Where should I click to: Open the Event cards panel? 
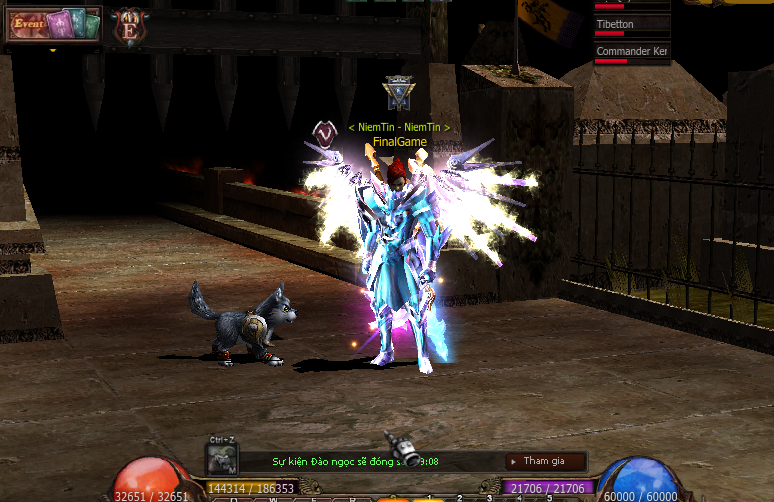tap(55, 23)
